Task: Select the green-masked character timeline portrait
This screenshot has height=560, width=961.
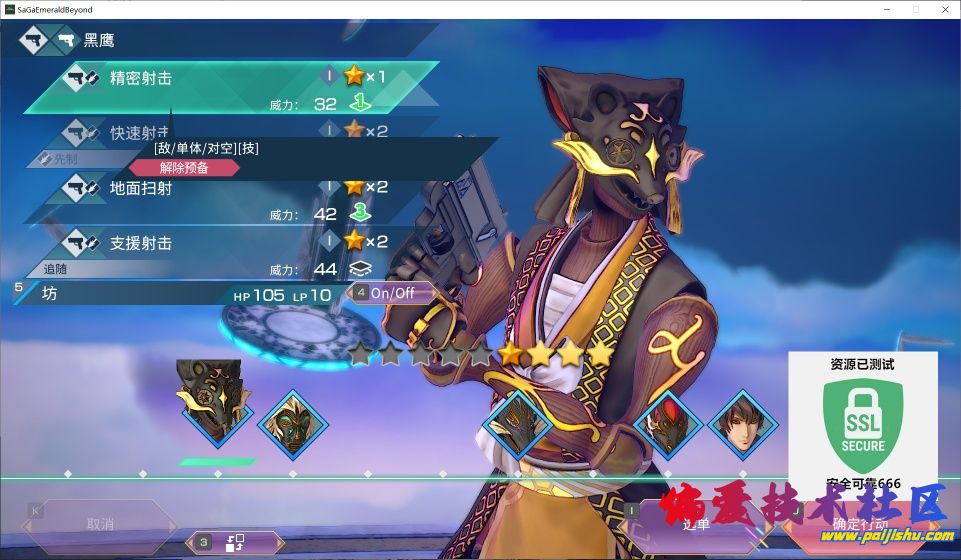Action: 294,424
